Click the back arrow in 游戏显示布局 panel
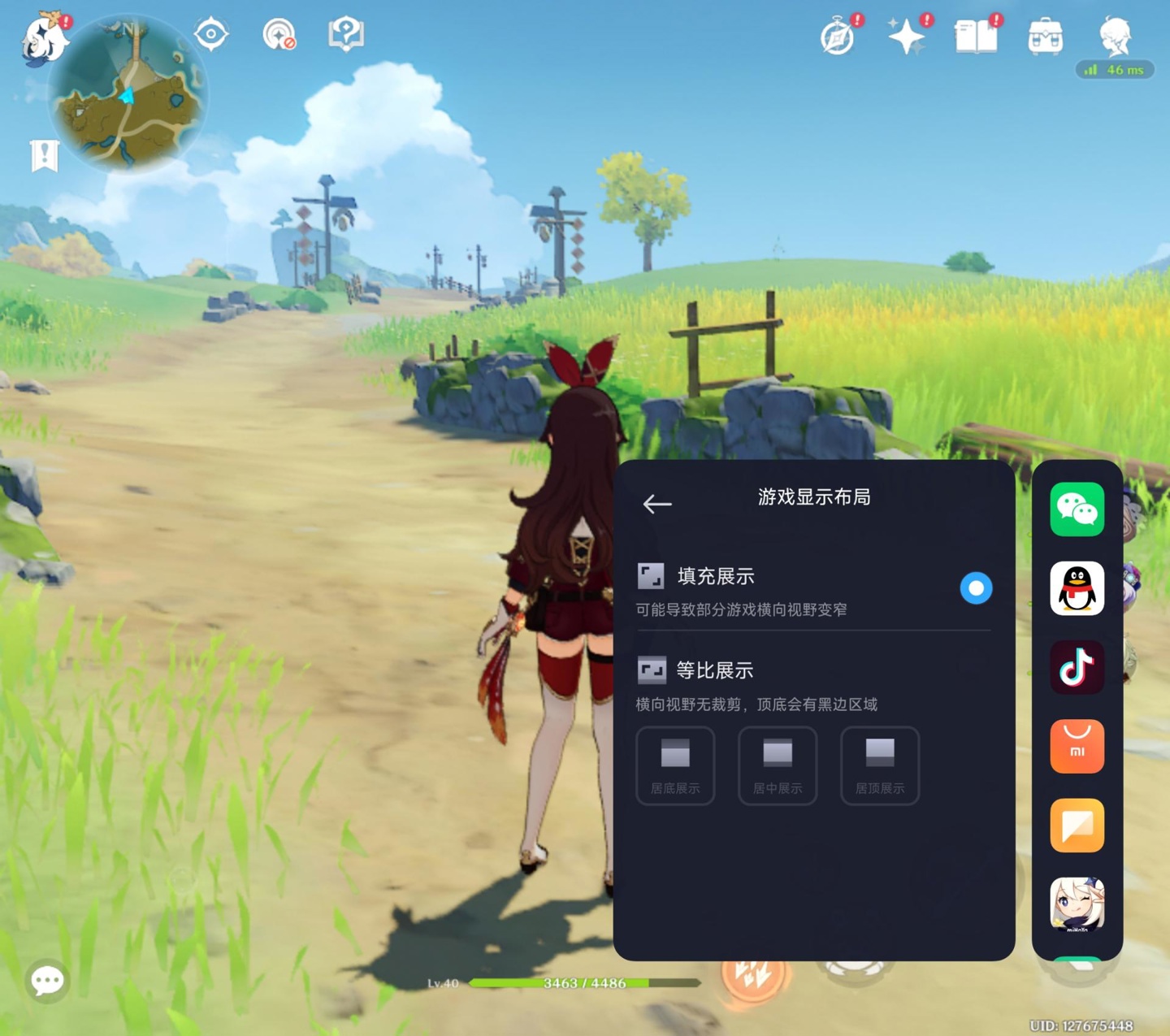 (x=656, y=504)
